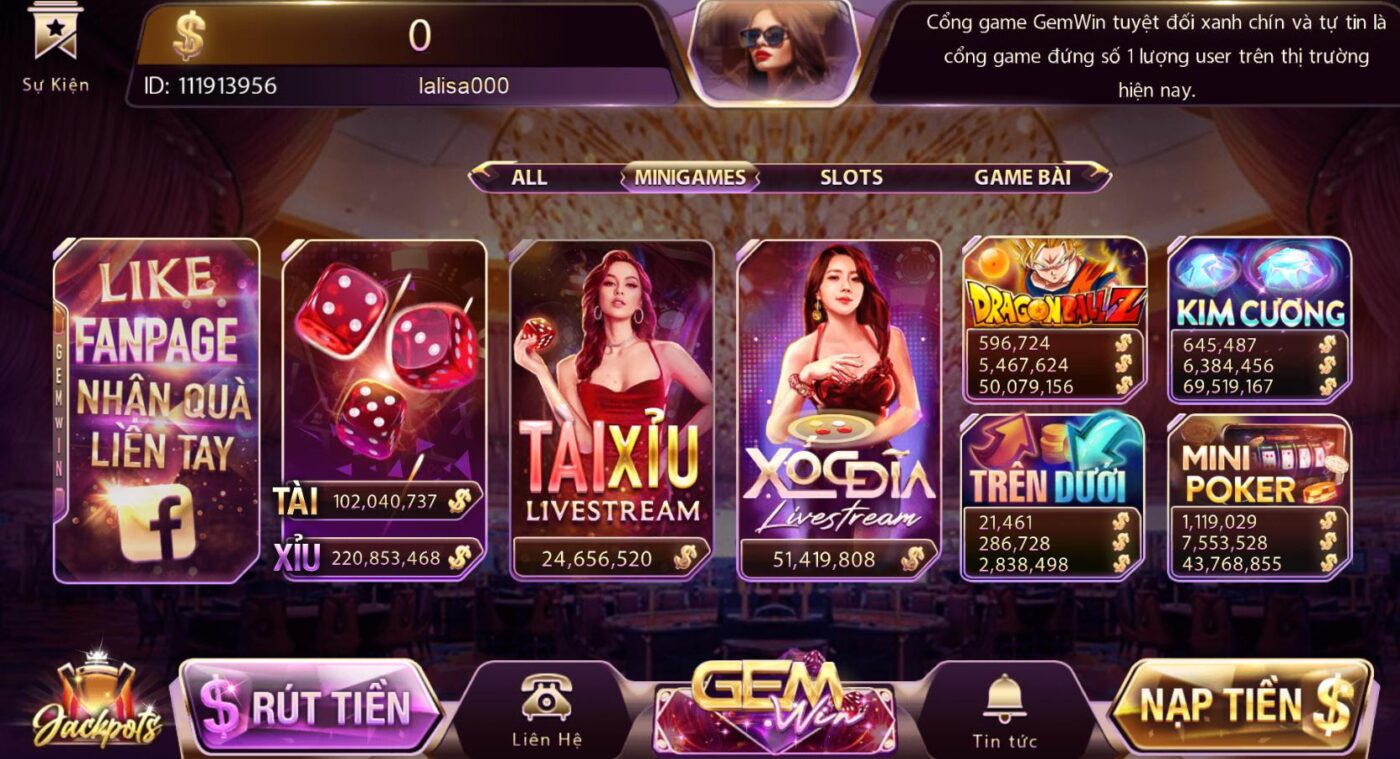The height and width of the screenshot is (759, 1400).
Task: Show the SLOTS category
Action: pos(851,178)
